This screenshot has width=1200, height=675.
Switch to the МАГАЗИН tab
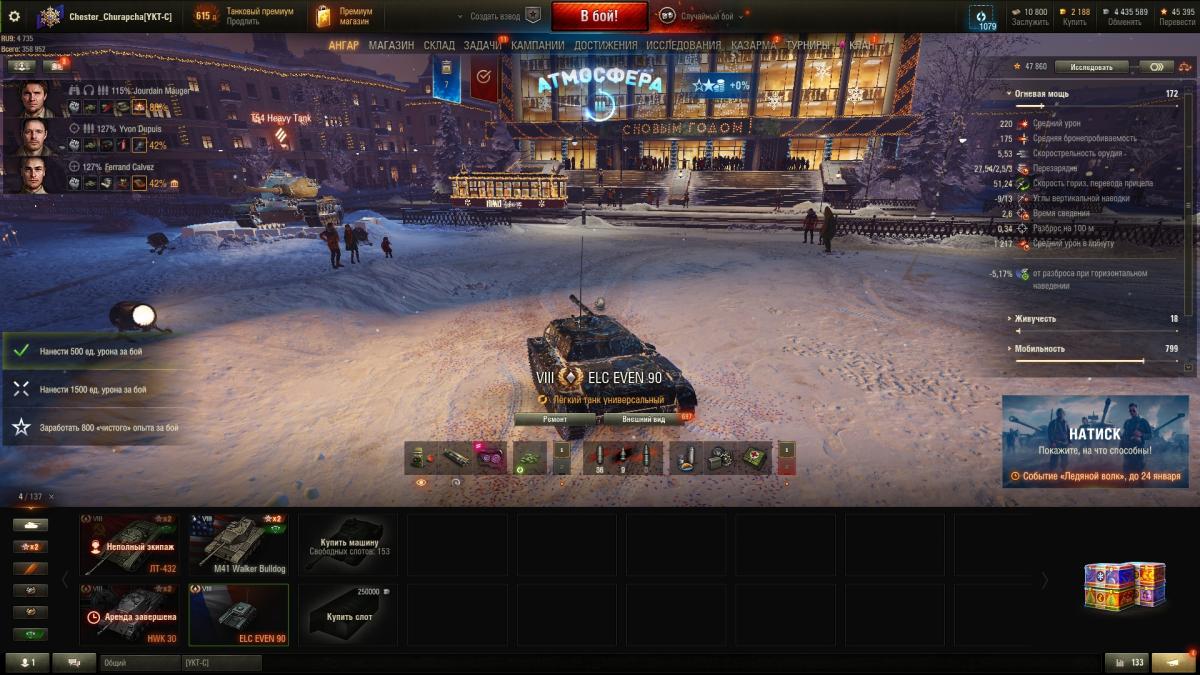coord(391,45)
